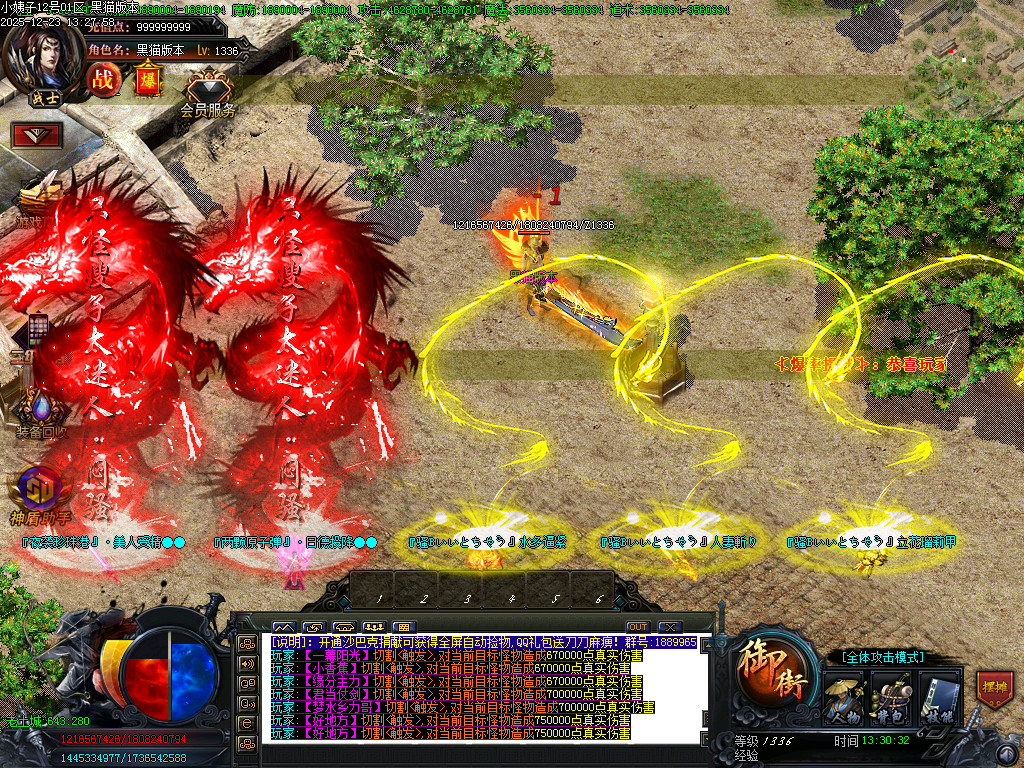Click the round red 战 button
Image resolution: width=1024 pixels, height=768 pixels.
pyautogui.click(x=102, y=79)
